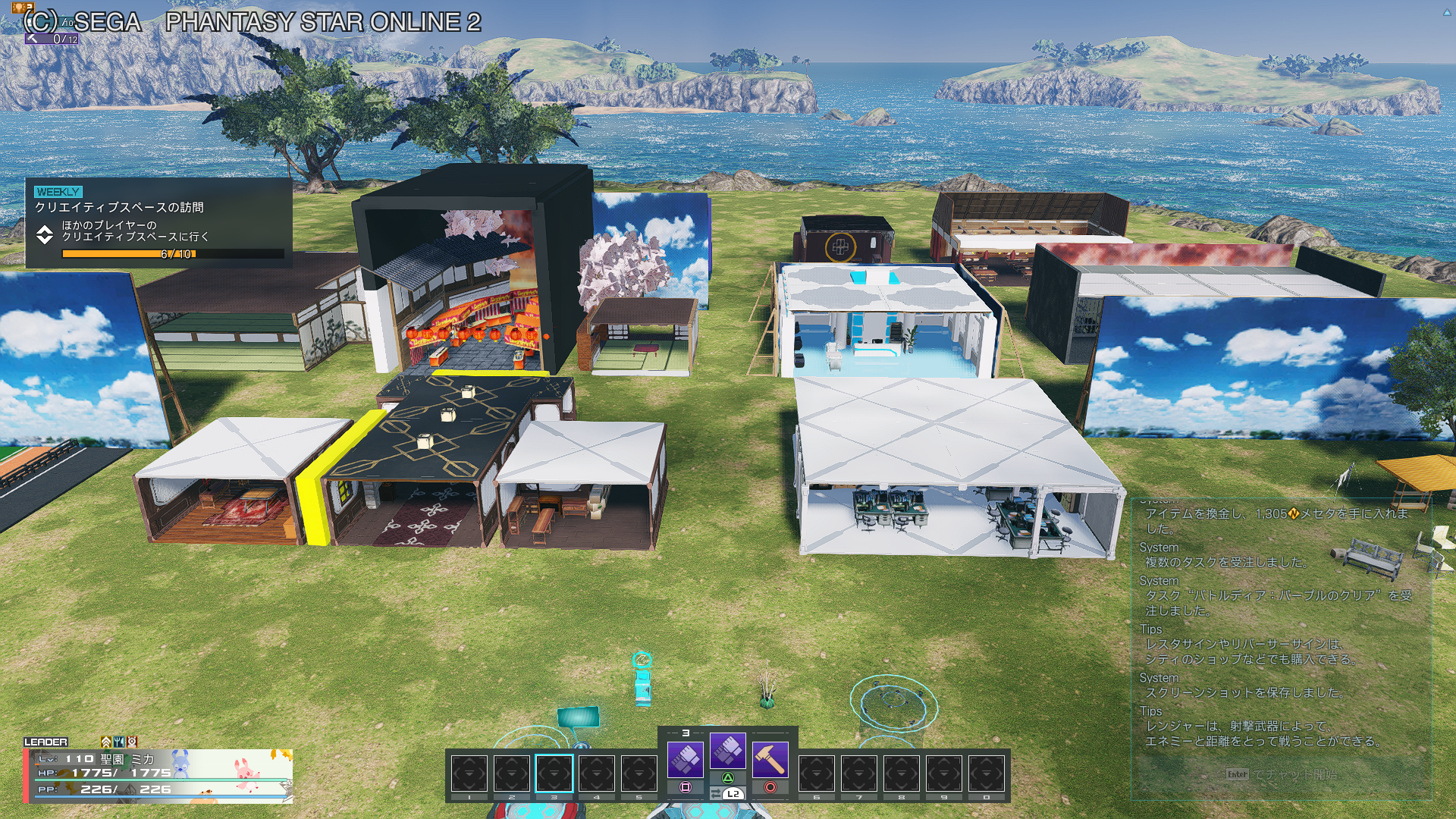1456x819 pixels.
Task: Click the yellow chevron buff status icon
Action: click(x=105, y=742)
